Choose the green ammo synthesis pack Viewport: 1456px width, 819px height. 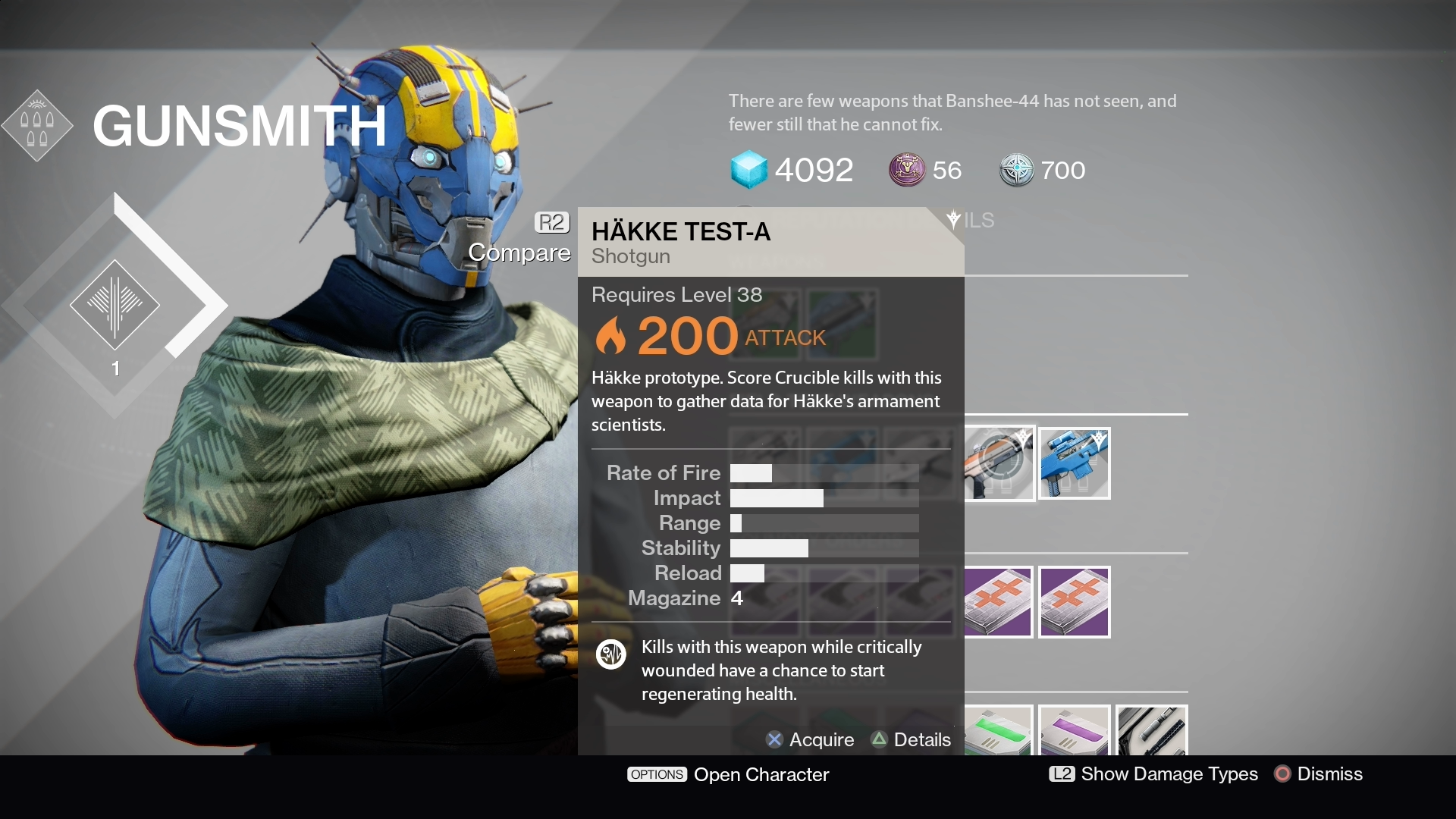click(x=999, y=731)
